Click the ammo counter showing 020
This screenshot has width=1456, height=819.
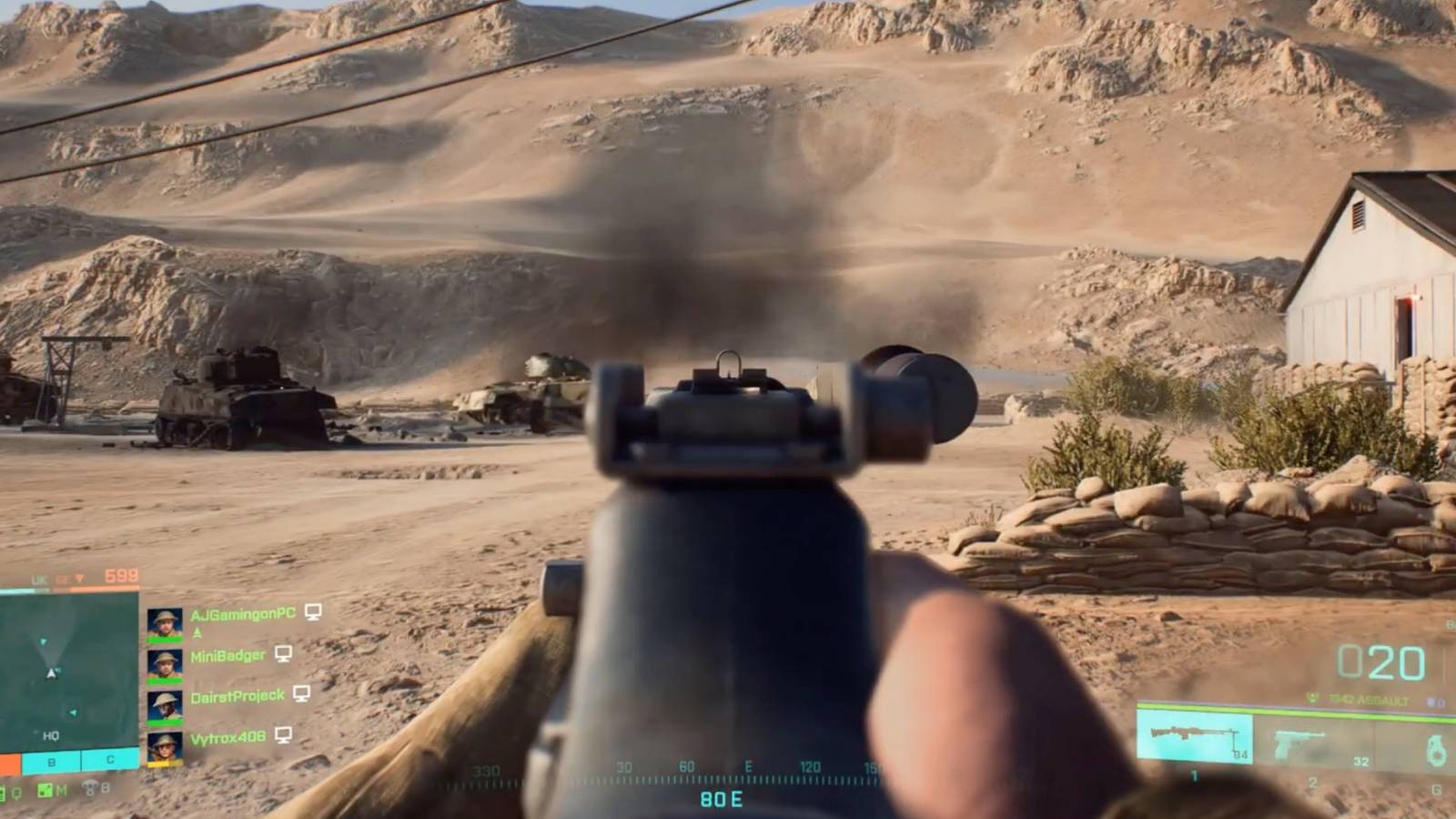pyautogui.click(x=1382, y=663)
